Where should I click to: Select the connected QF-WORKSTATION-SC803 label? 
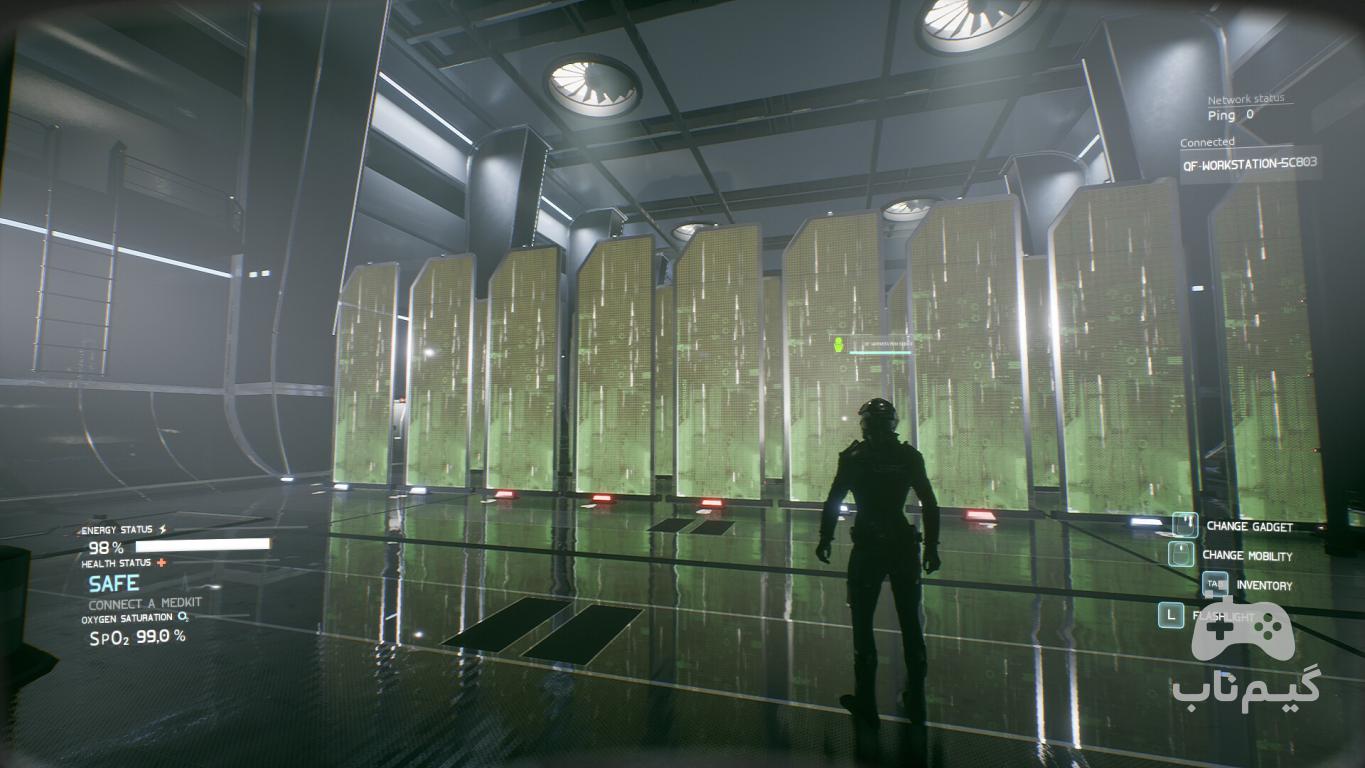tap(1250, 163)
